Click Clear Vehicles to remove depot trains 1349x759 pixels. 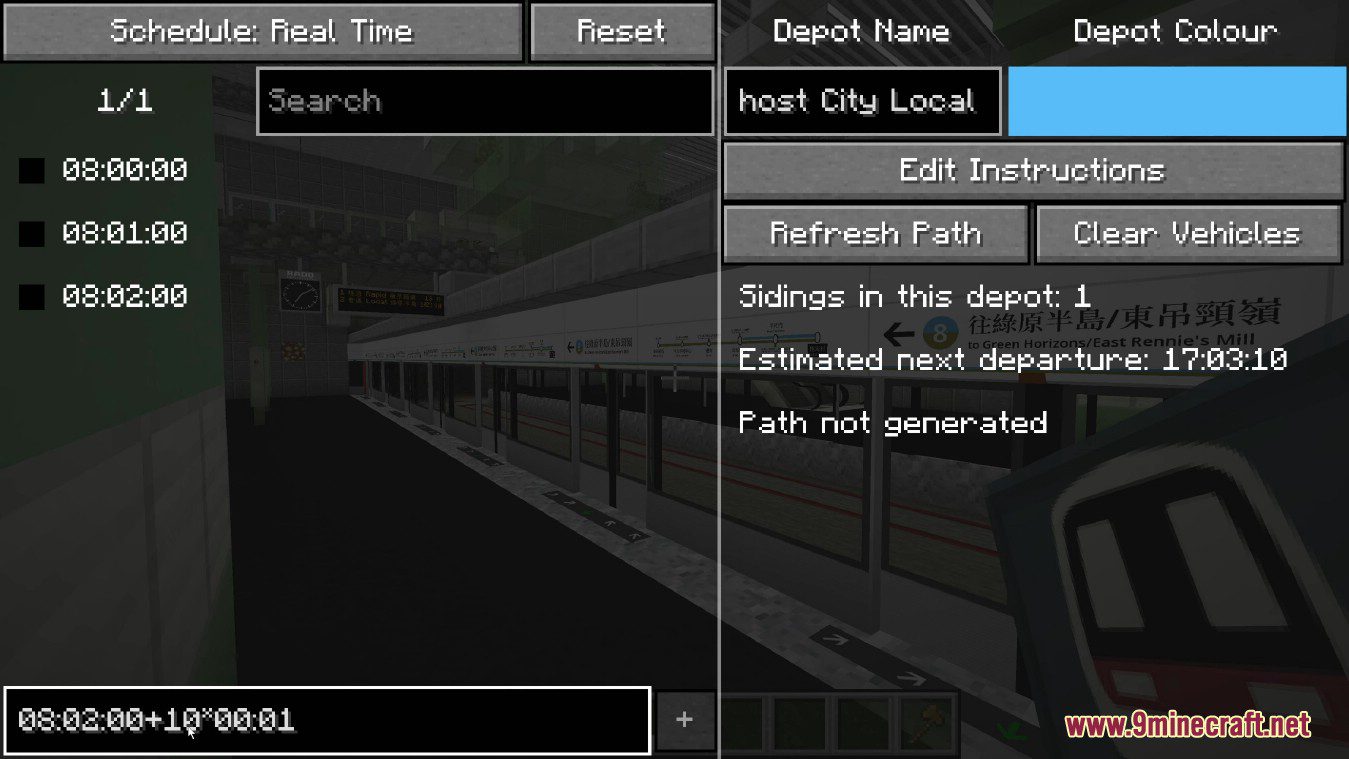pyautogui.click(x=1188, y=233)
